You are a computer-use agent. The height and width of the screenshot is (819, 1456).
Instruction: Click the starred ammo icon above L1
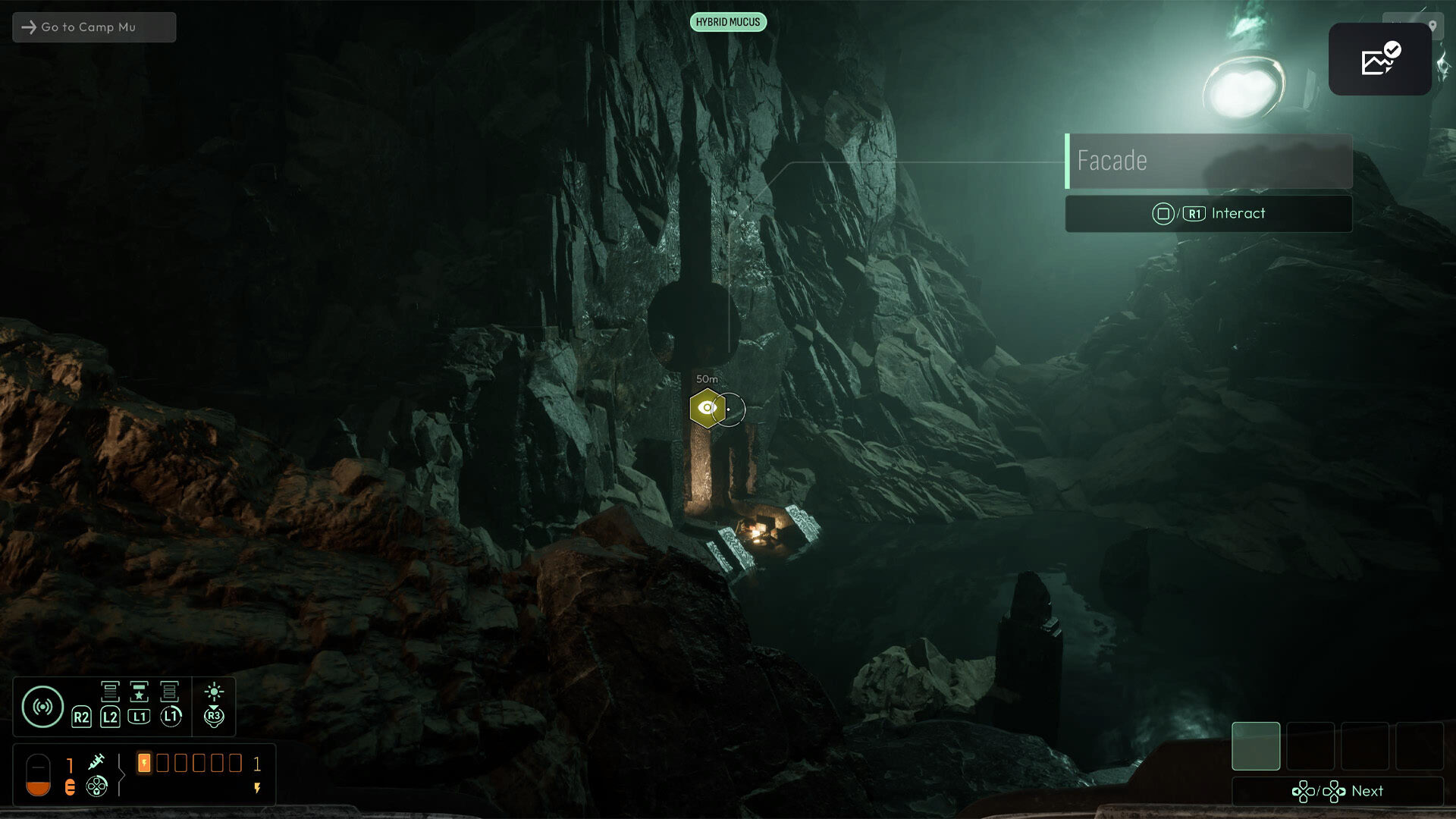click(139, 692)
